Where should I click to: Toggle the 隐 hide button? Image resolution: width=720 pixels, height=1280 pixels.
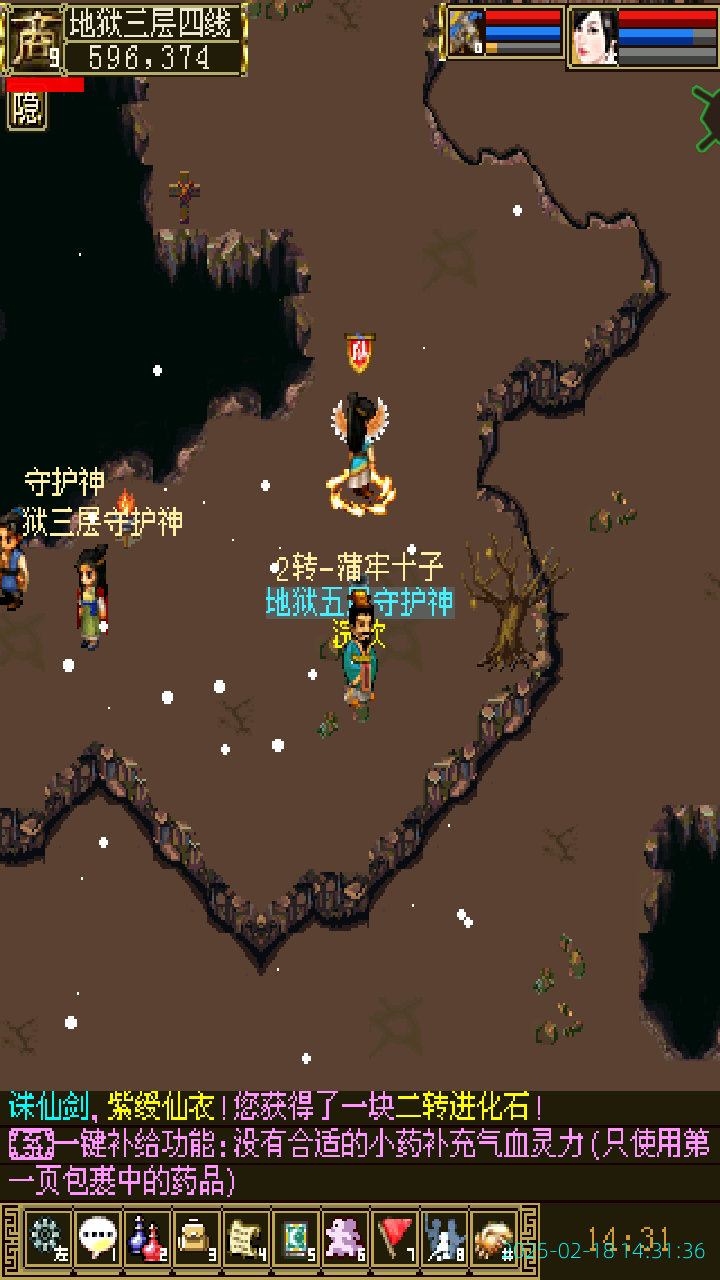(x=27, y=109)
